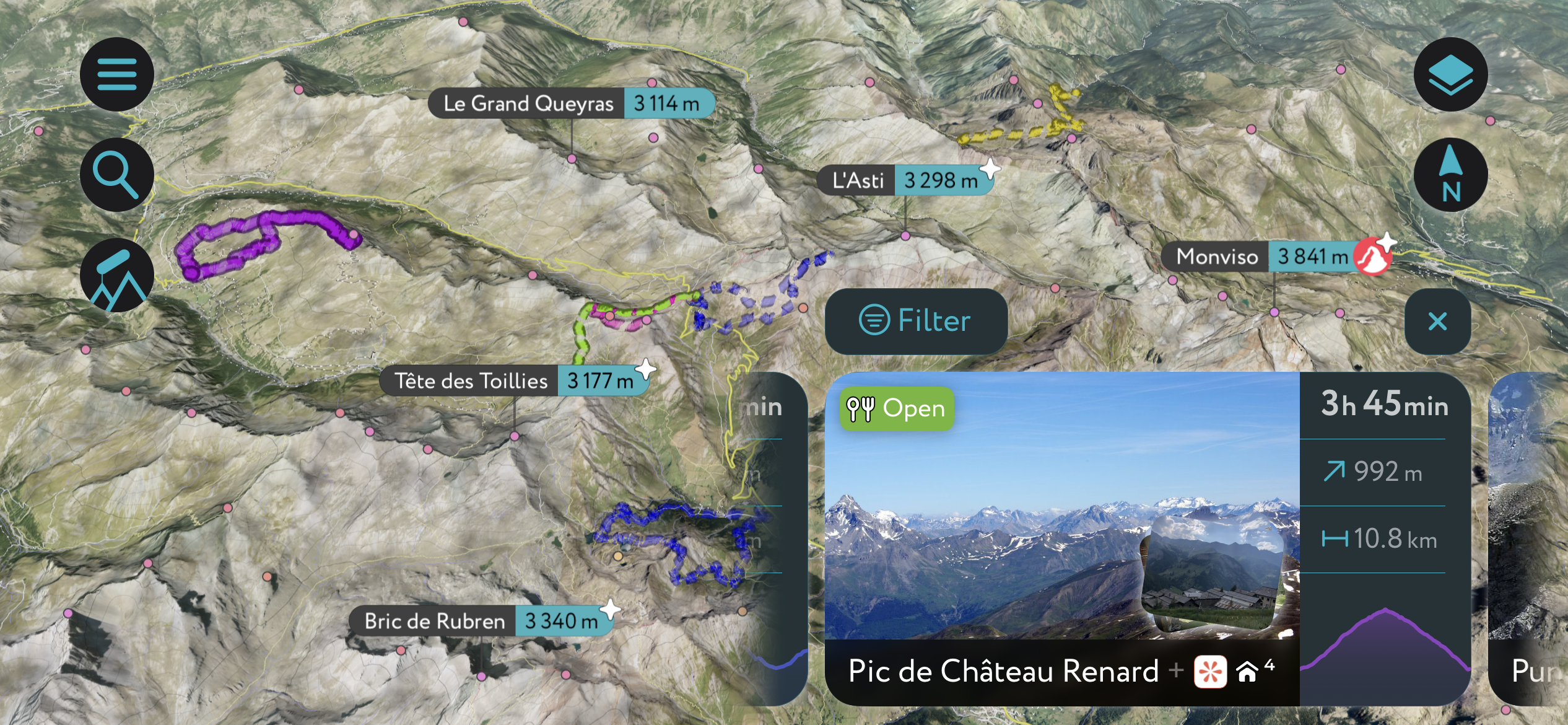Open the map layers selector

coord(1450,74)
